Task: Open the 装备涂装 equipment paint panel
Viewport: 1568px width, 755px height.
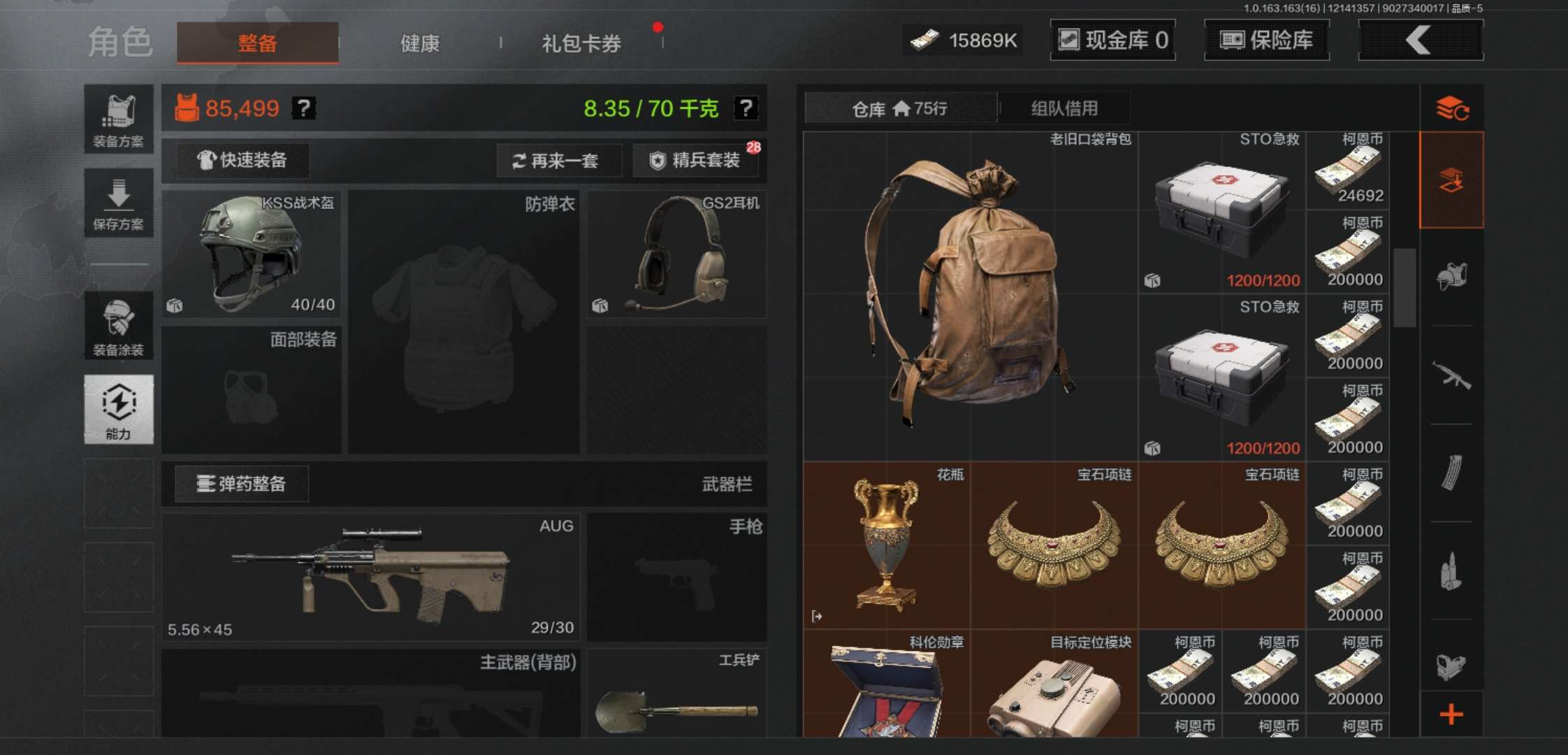Action: tap(119, 325)
